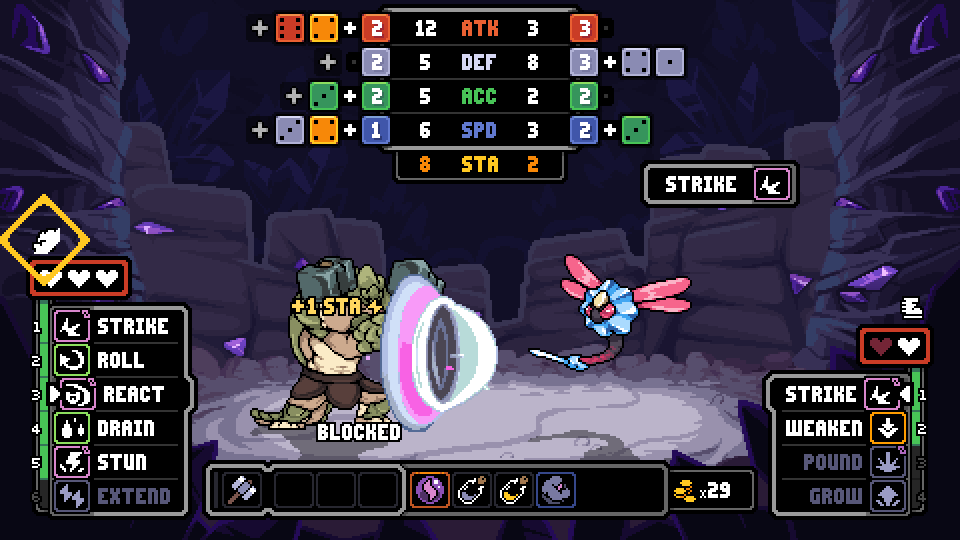Select the Strike move in the player's list
960x540 pixels.
118,326
